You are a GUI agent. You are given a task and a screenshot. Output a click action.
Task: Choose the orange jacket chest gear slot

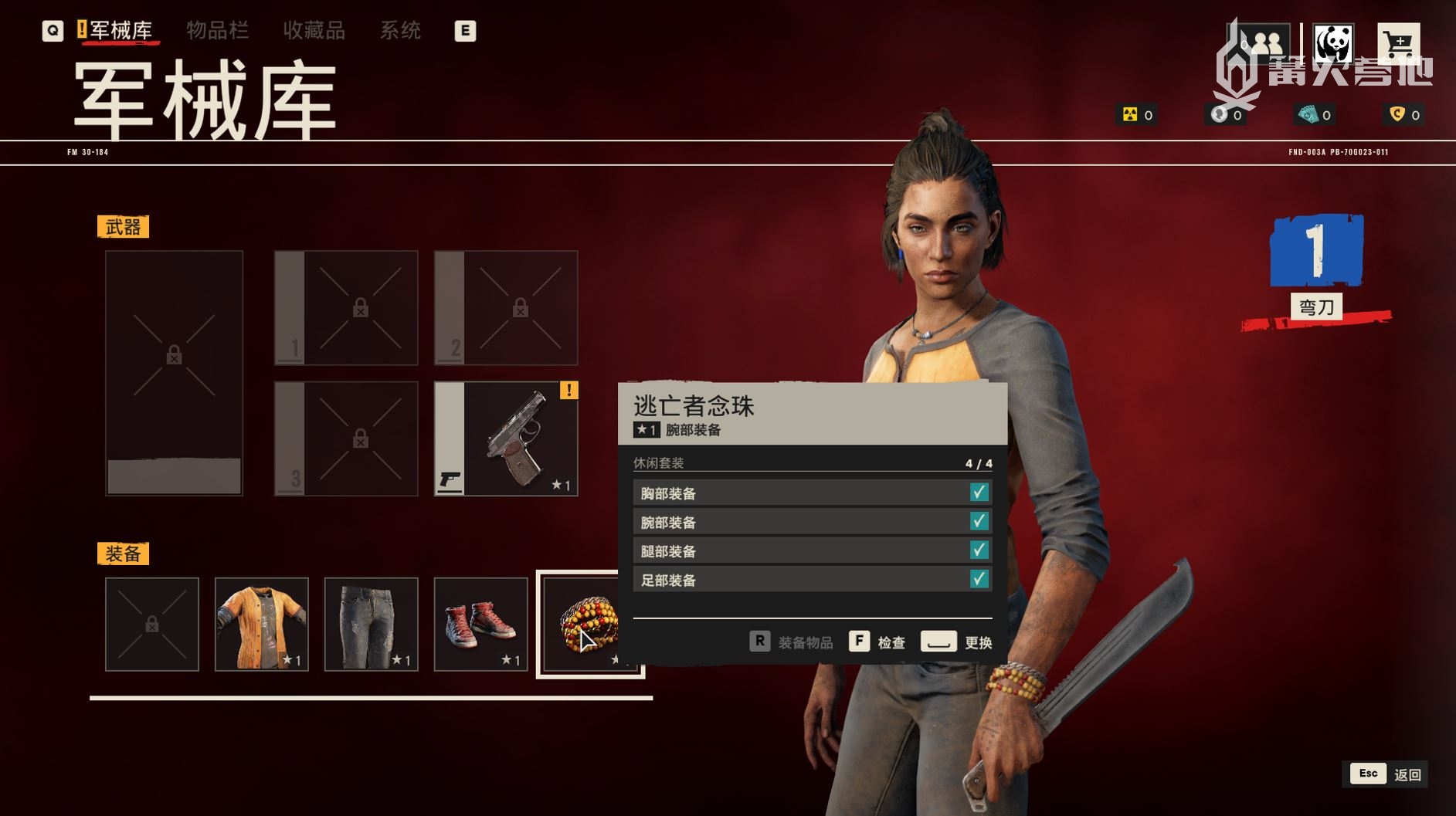[262, 624]
